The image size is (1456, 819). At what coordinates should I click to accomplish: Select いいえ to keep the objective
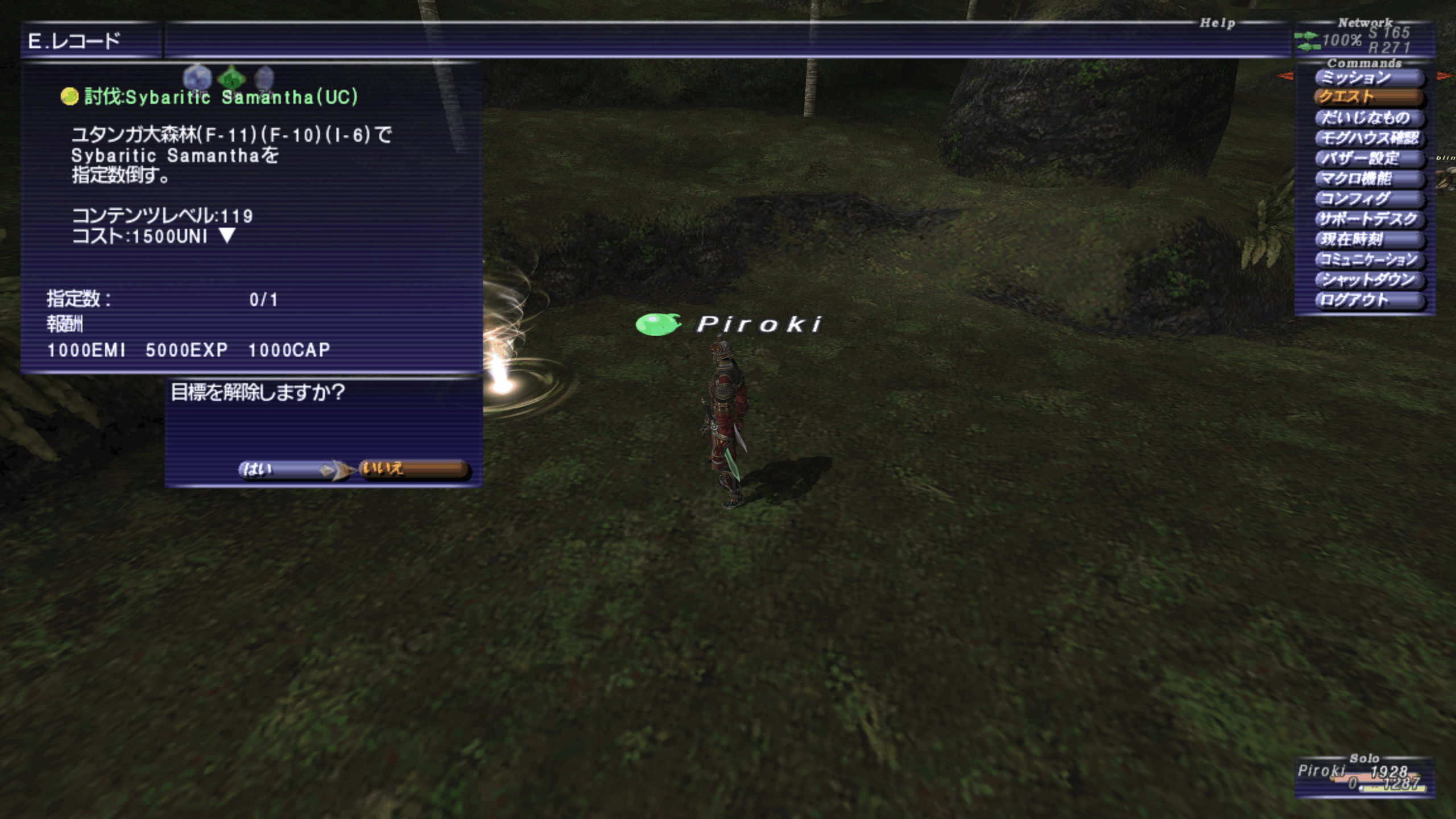pos(413,469)
